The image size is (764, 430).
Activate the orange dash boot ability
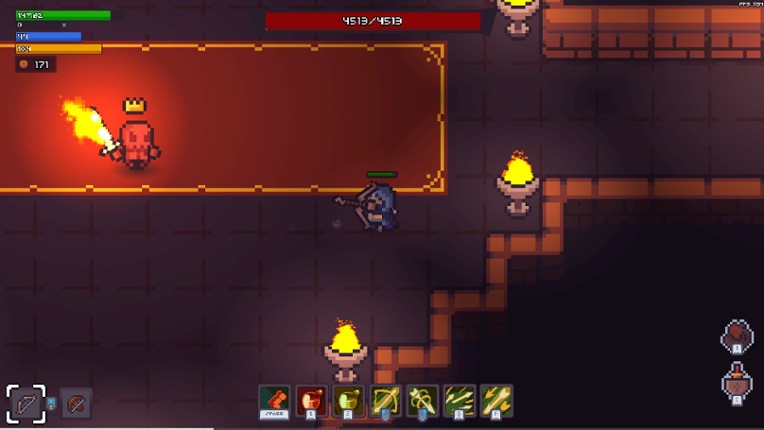(x=274, y=400)
